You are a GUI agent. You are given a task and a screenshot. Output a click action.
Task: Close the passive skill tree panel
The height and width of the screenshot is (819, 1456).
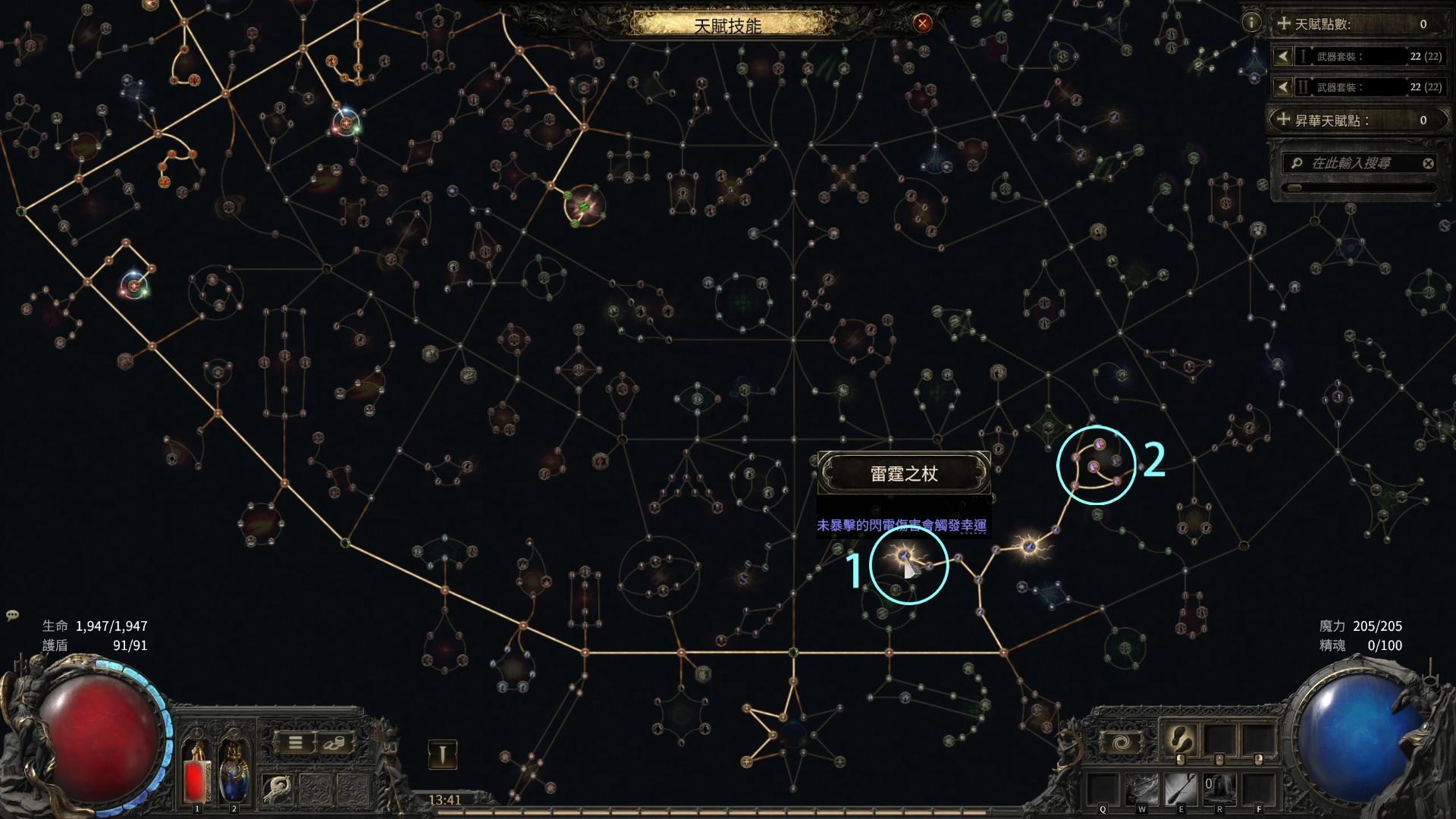(x=921, y=23)
